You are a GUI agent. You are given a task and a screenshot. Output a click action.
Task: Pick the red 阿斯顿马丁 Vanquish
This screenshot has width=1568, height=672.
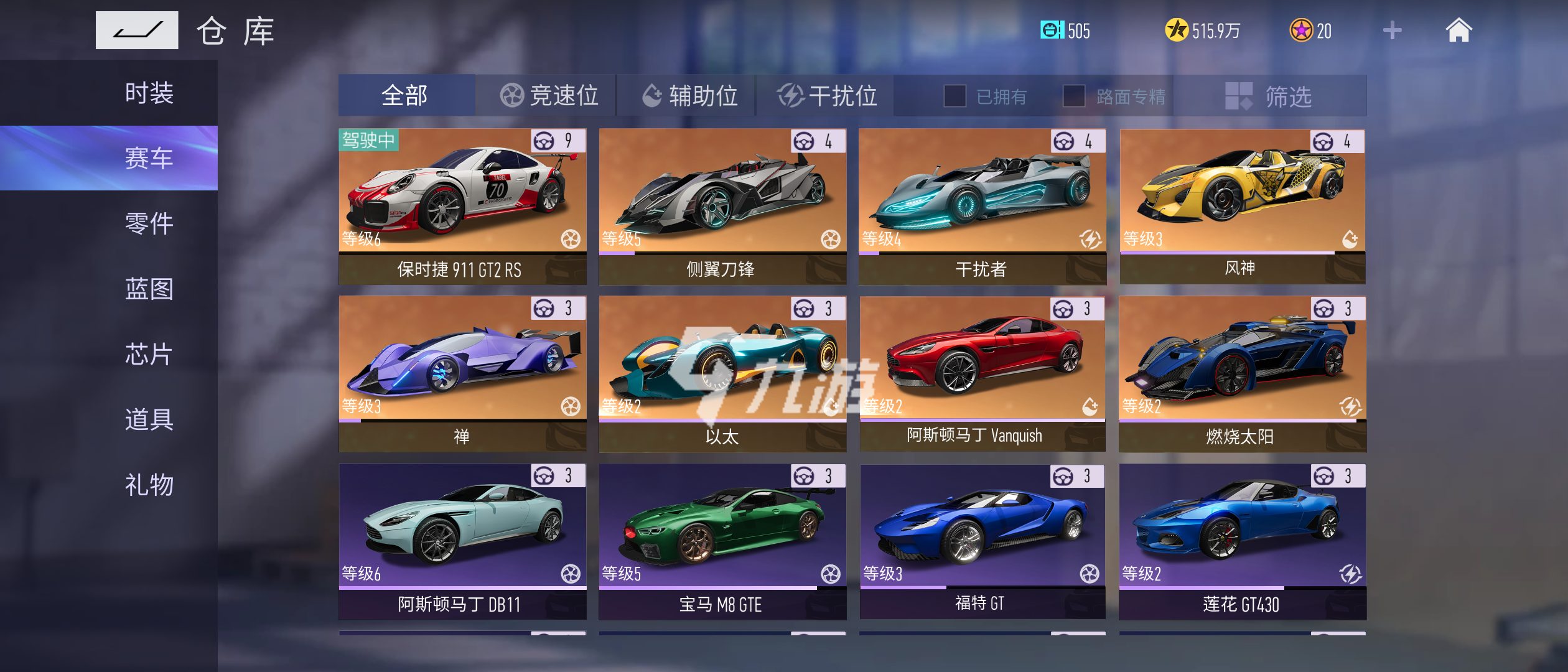coord(982,373)
